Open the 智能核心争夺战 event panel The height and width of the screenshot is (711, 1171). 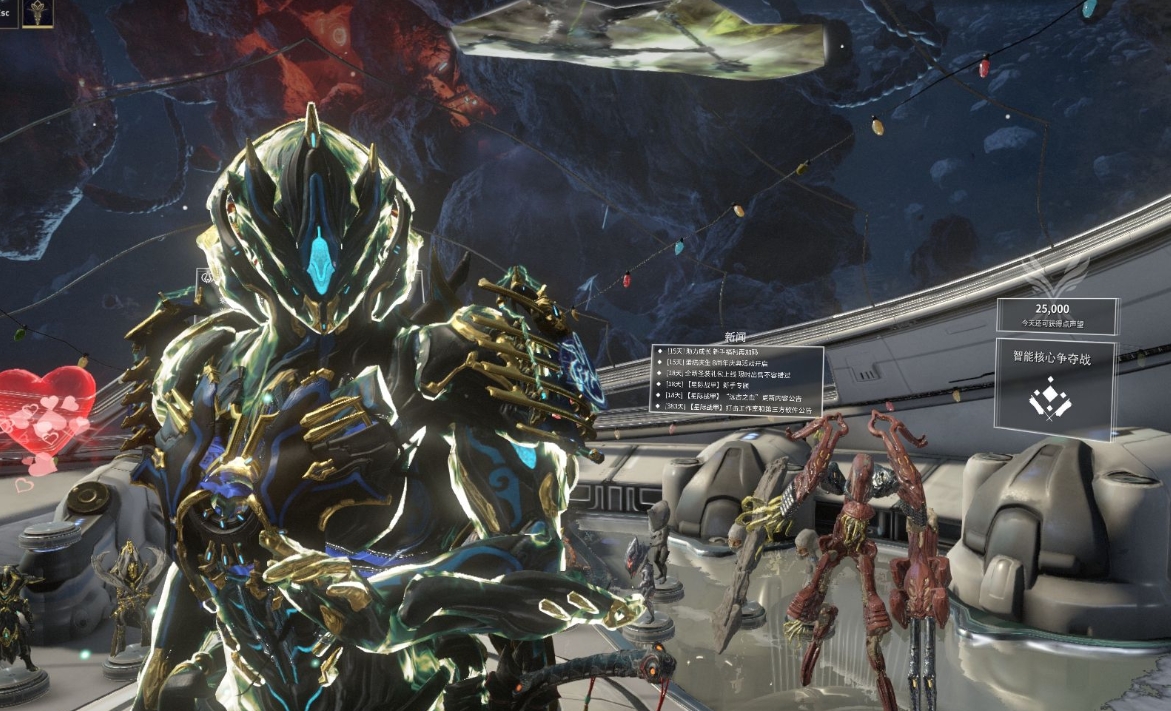tap(1055, 389)
